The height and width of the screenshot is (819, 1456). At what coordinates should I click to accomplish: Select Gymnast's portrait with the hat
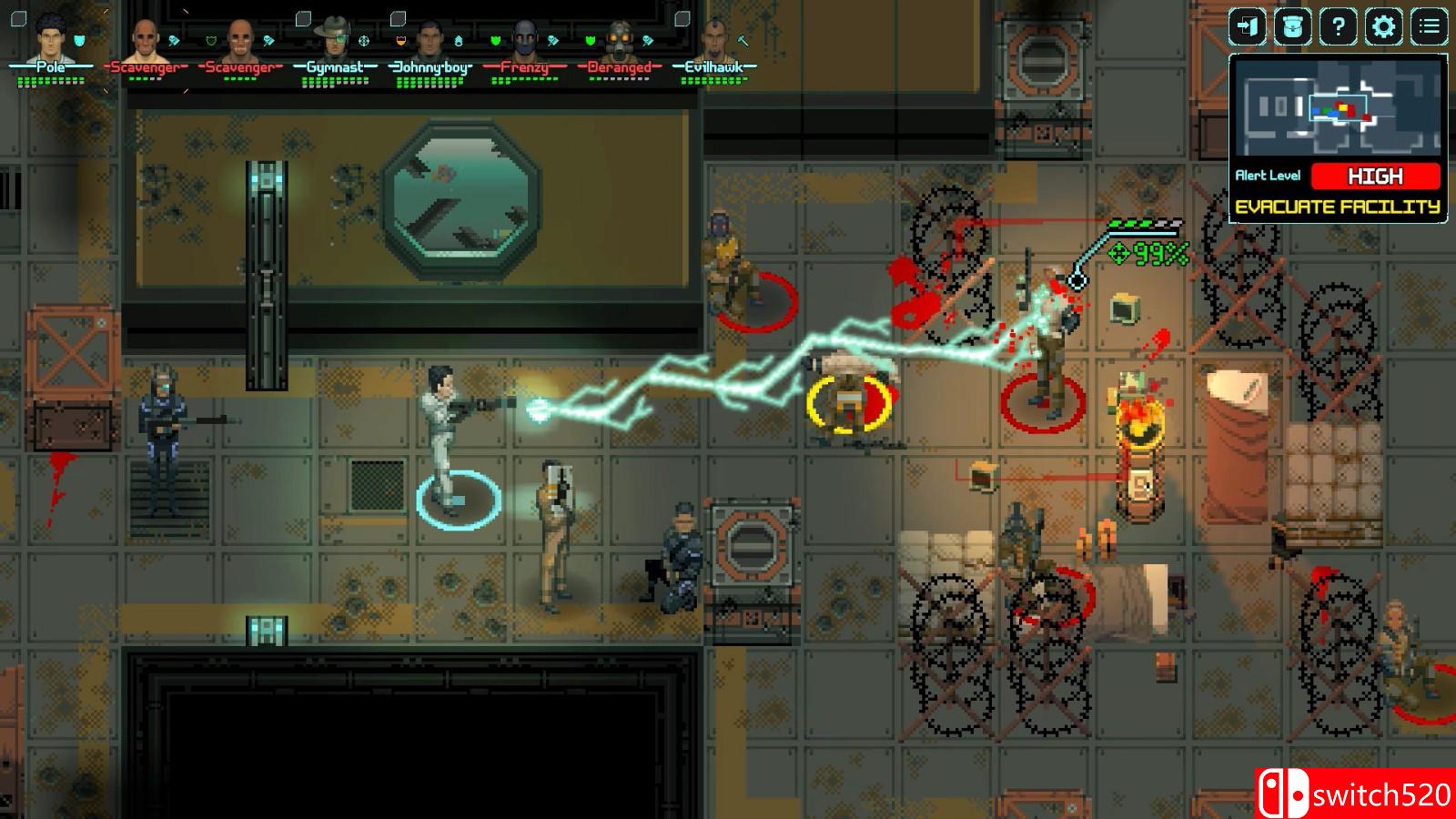[x=334, y=38]
